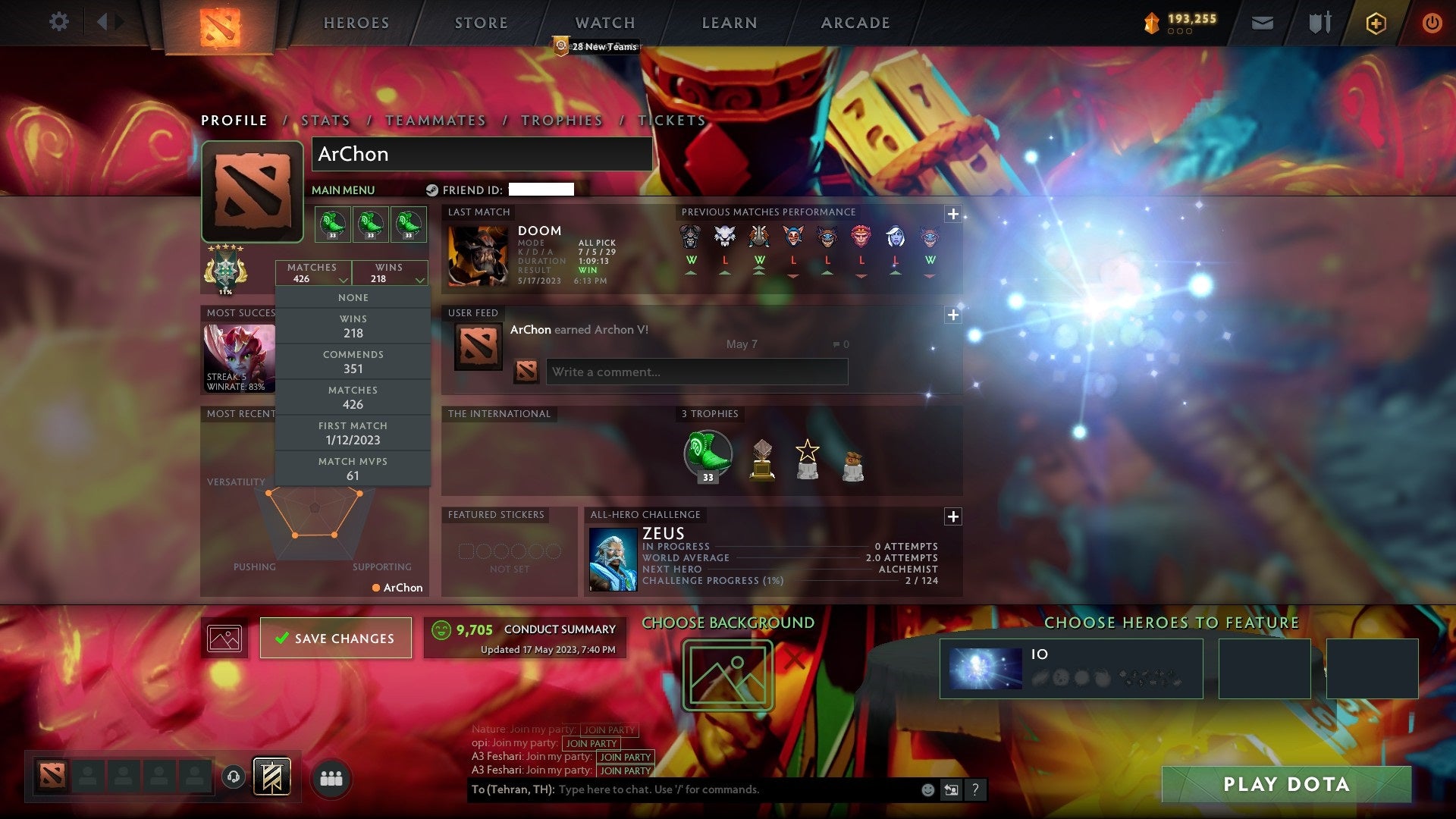The image size is (1456, 819).
Task: Open the mail notifications icon
Action: [x=1263, y=23]
